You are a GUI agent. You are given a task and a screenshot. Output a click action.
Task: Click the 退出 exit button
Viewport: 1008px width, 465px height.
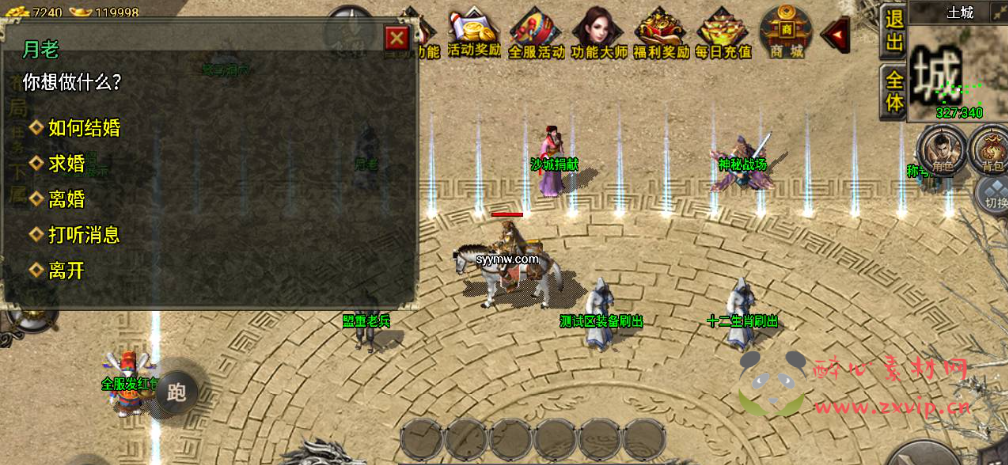coord(893,30)
